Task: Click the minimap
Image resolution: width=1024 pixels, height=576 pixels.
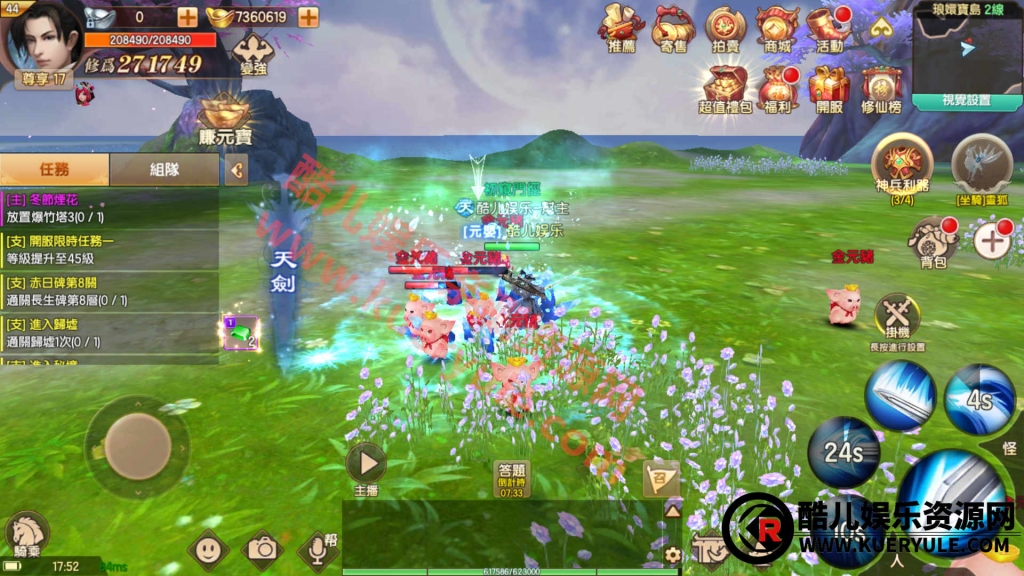Action: click(965, 52)
